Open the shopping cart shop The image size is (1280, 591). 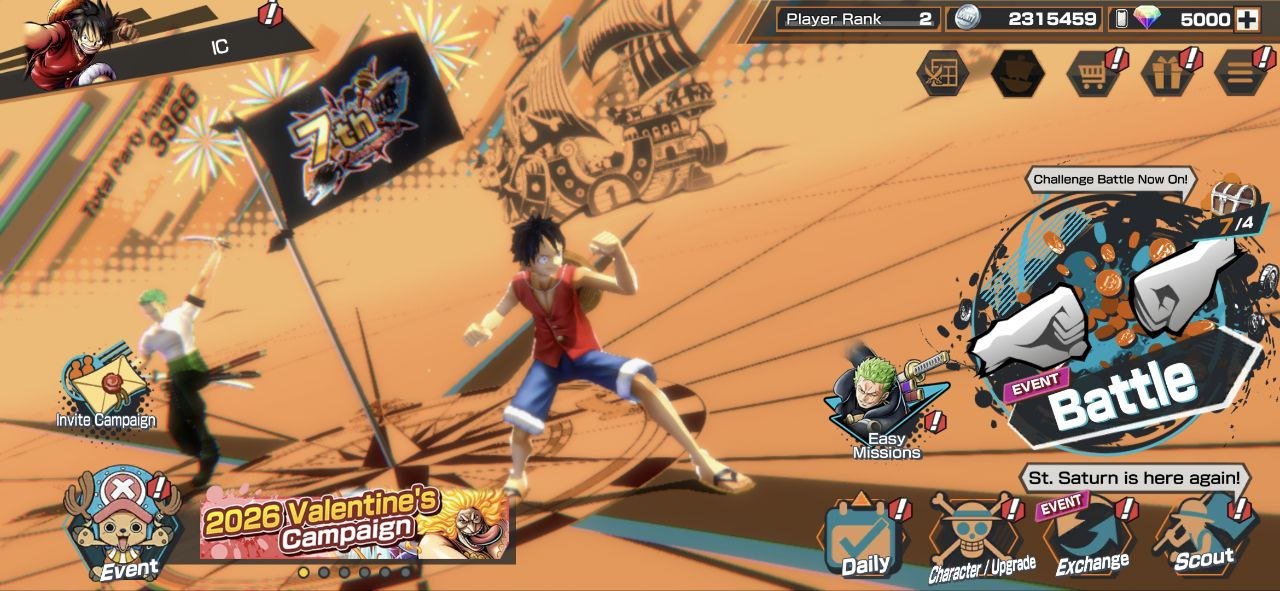pos(1092,74)
